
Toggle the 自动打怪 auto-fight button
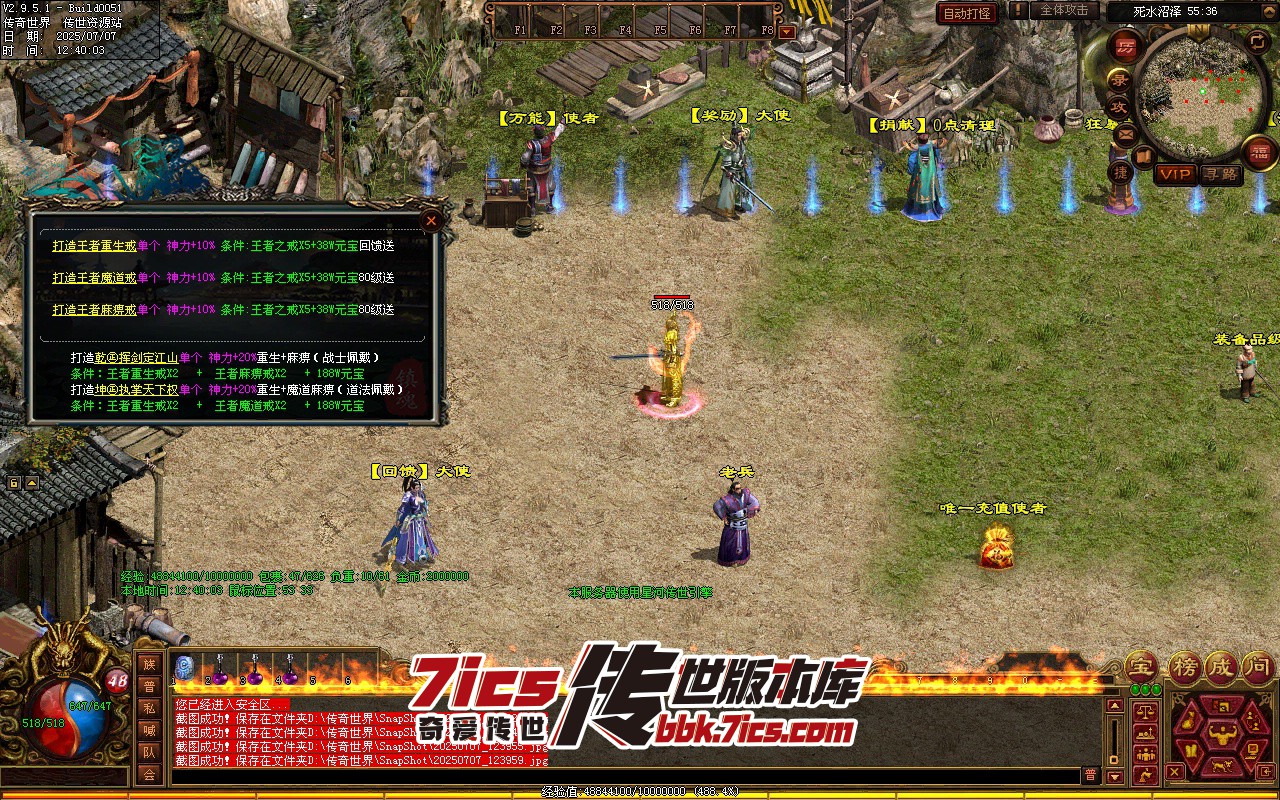tap(968, 13)
